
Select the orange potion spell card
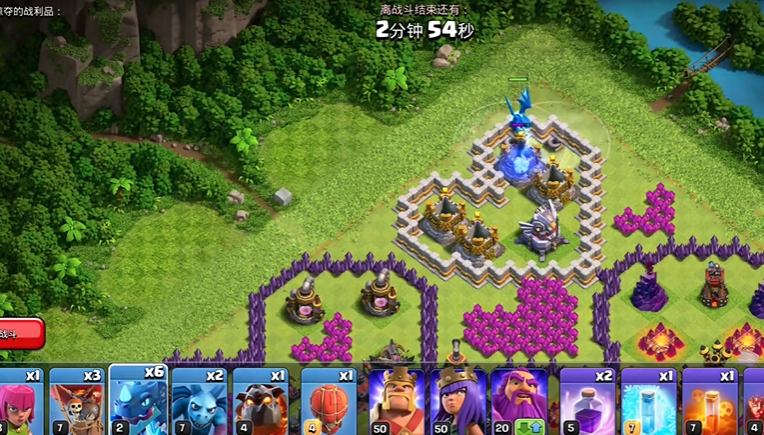coord(709,402)
